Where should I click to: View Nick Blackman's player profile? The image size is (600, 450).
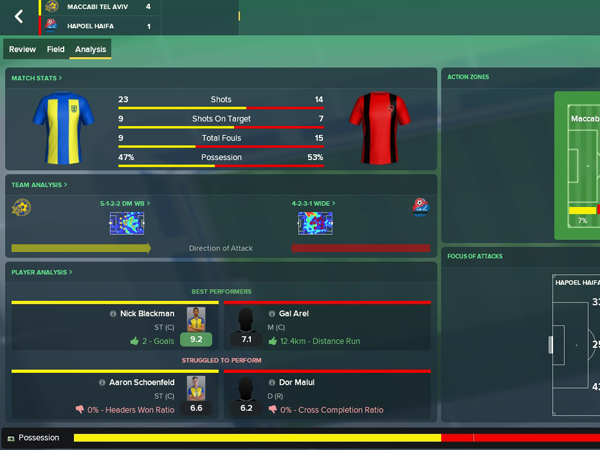[149, 313]
